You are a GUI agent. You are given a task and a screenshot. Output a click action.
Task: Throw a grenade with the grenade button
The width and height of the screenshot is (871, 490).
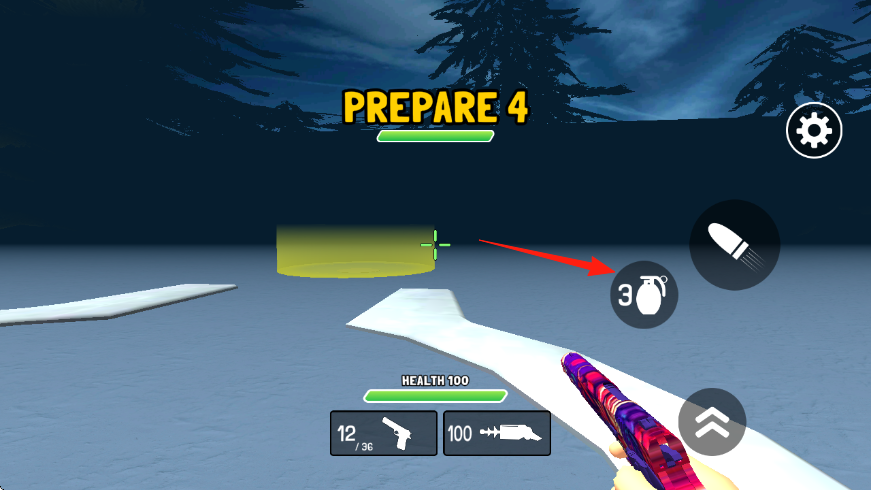644,295
